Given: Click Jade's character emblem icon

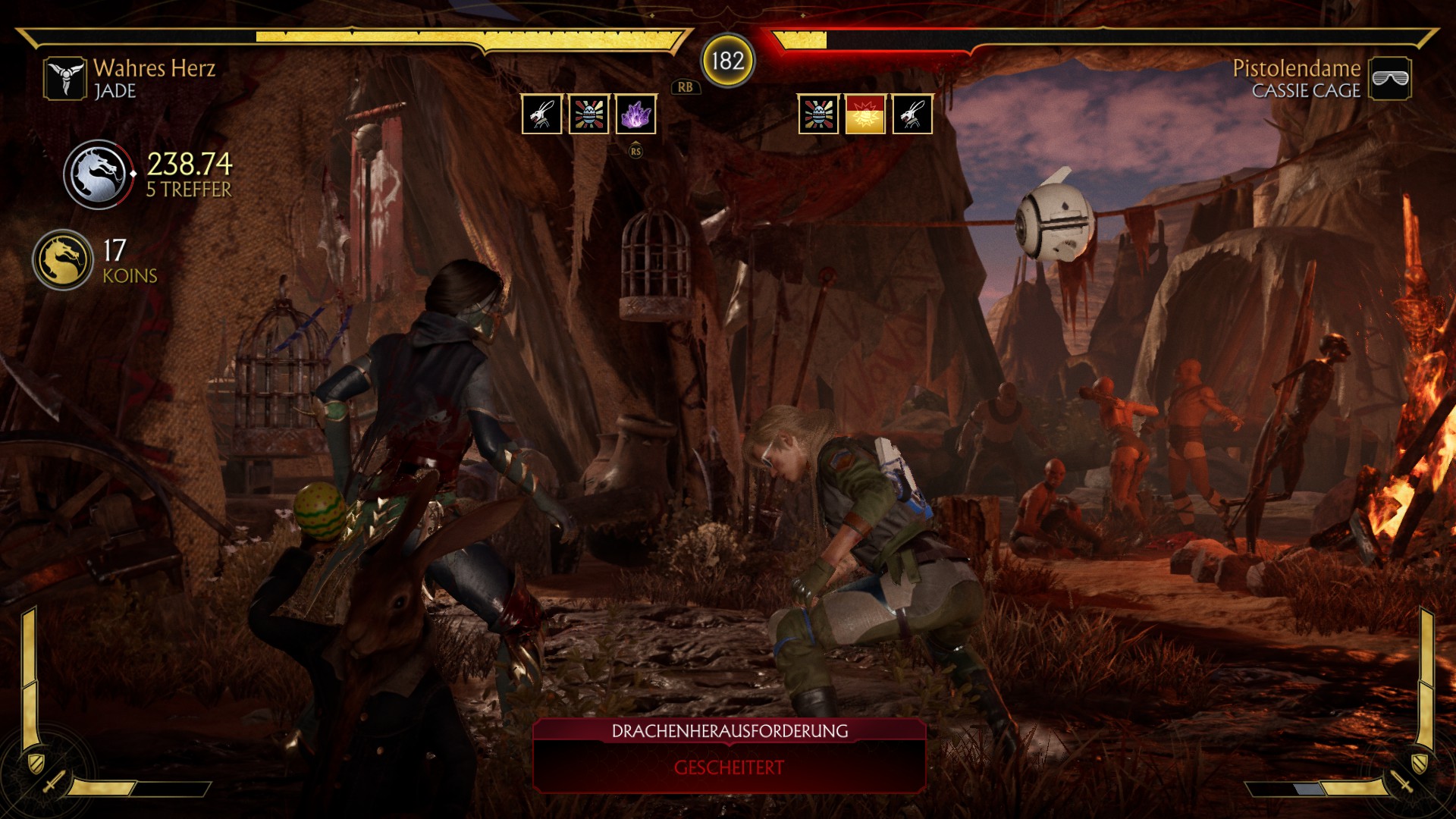Looking at the screenshot, I should tap(65, 78).
